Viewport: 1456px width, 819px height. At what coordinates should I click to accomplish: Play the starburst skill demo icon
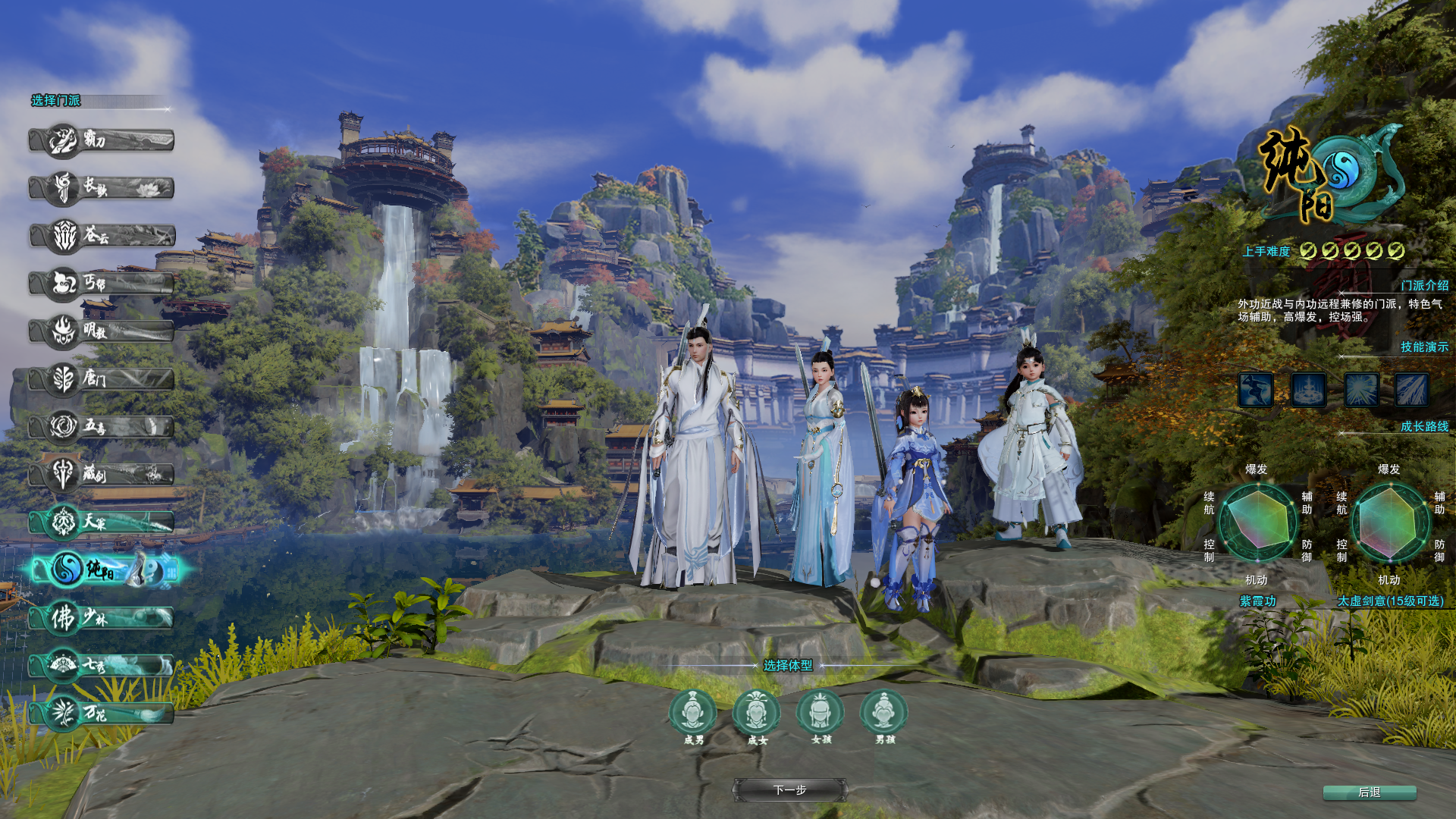pyautogui.click(x=1361, y=390)
